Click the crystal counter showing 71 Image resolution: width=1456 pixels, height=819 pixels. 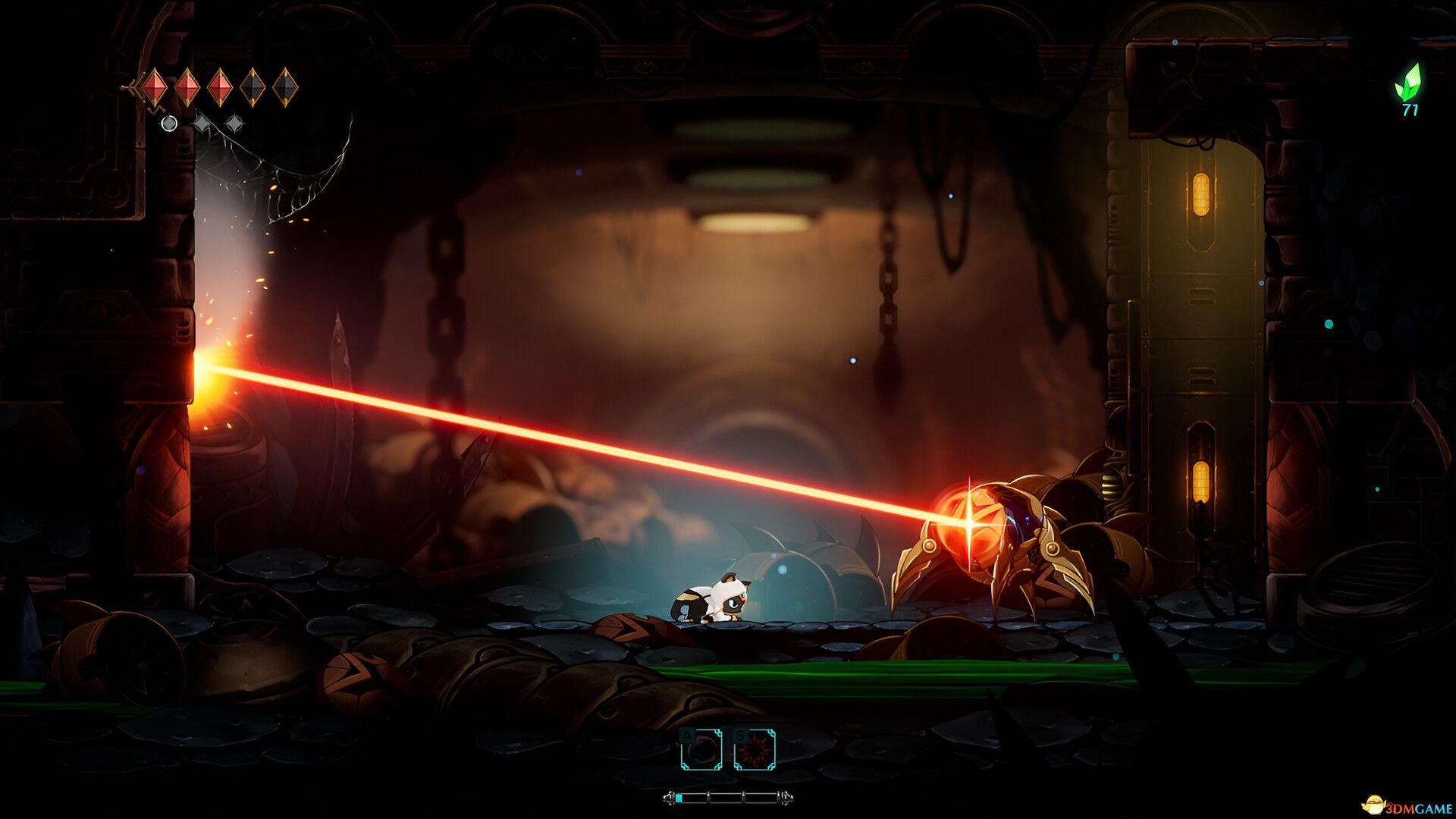coord(1410,111)
